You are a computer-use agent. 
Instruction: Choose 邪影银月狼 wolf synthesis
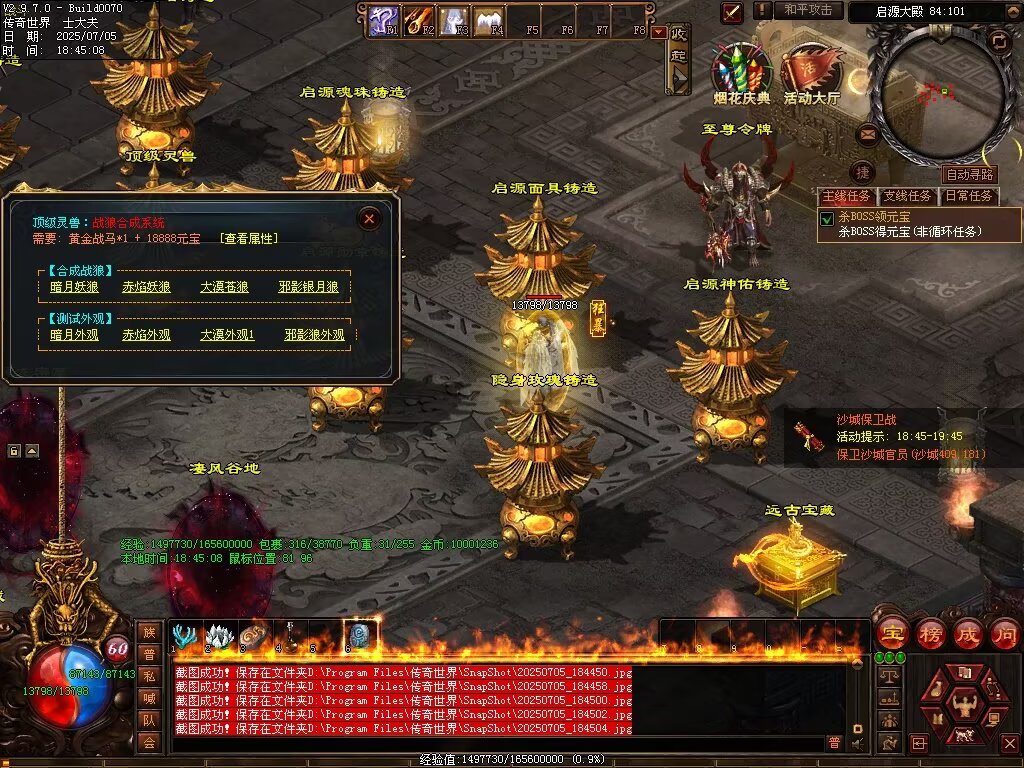(309, 288)
